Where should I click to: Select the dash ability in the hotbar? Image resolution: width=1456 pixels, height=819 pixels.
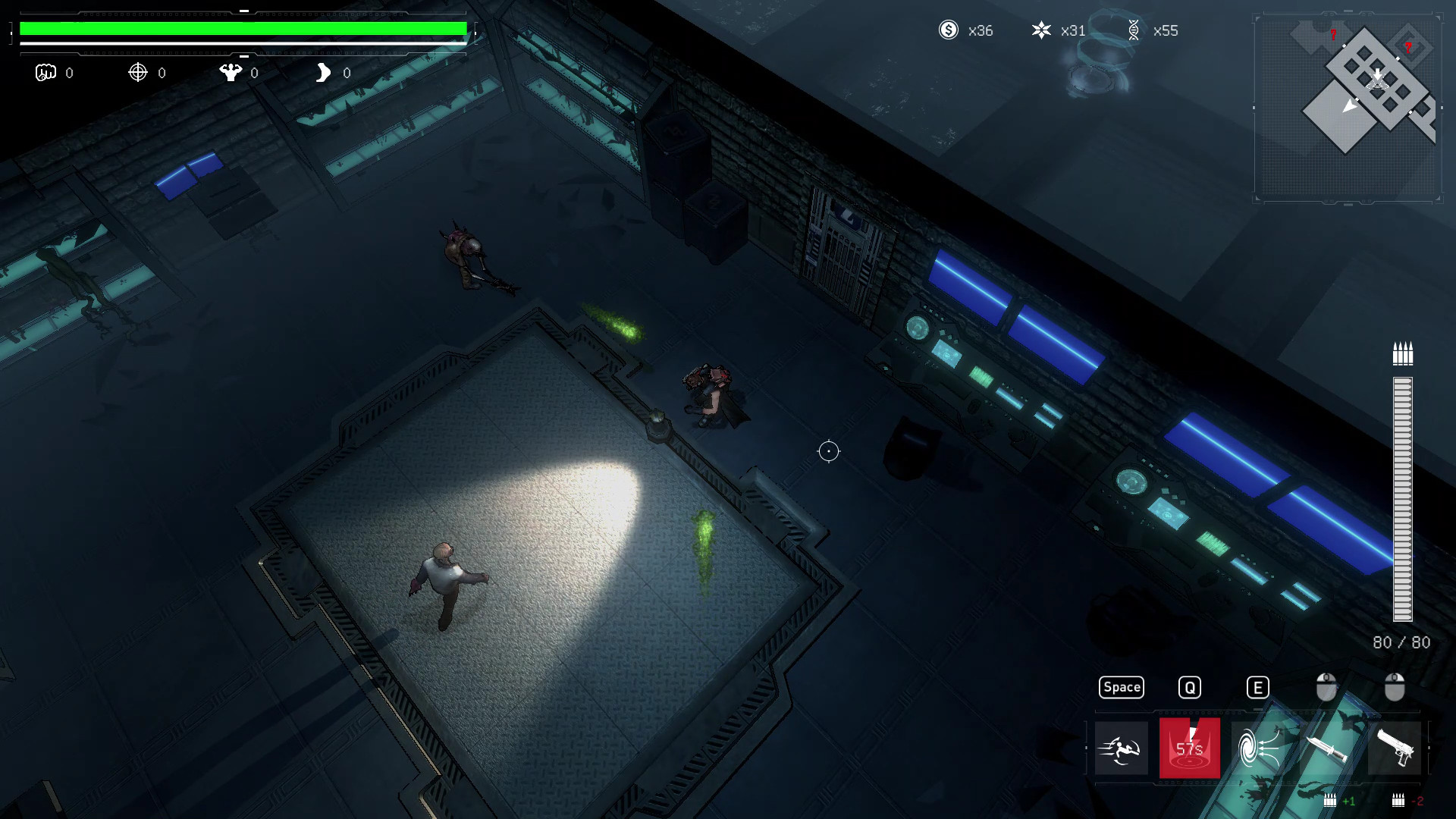(x=1122, y=748)
